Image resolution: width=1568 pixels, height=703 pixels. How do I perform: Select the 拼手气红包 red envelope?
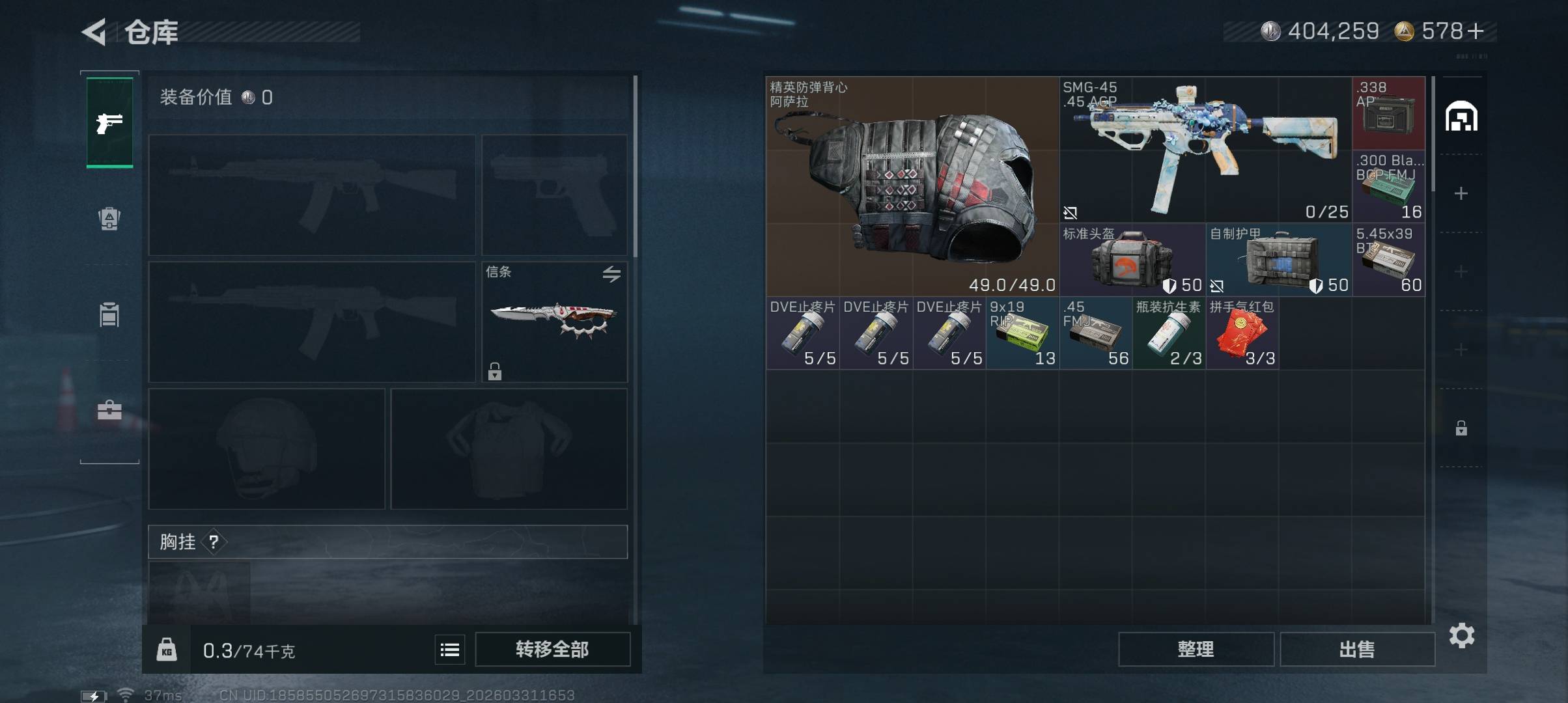pyautogui.click(x=1242, y=333)
